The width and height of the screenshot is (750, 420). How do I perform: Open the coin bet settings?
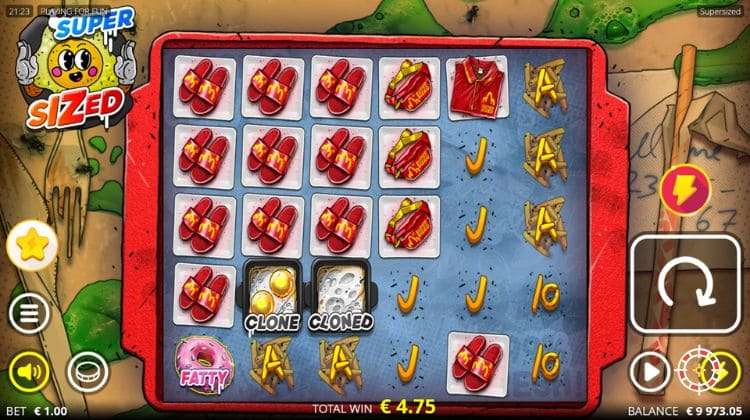point(87,372)
